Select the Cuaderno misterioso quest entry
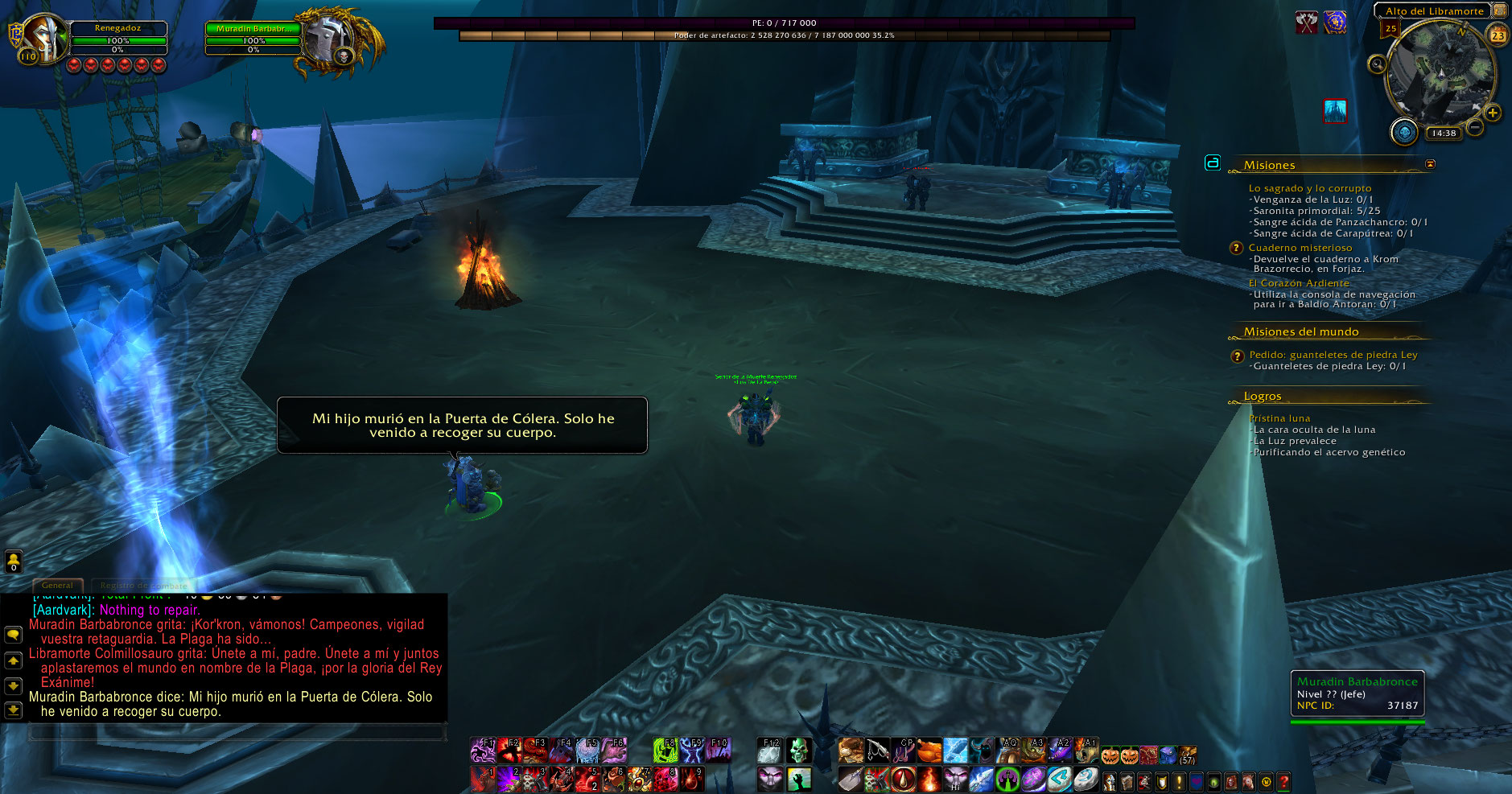 pos(1300,248)
